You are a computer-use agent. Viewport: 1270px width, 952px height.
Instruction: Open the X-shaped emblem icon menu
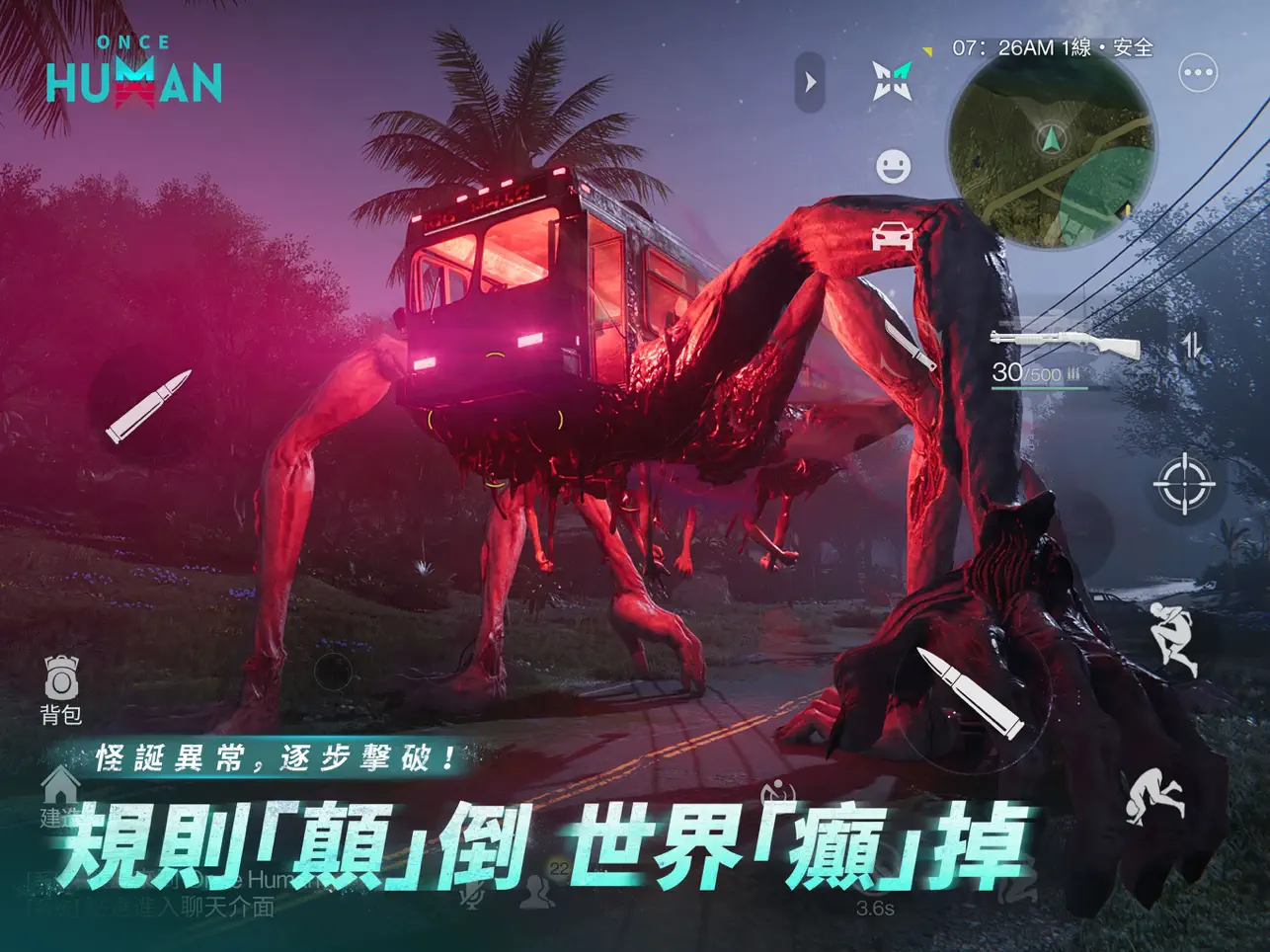pyautogui.click(x=892, y=81)
